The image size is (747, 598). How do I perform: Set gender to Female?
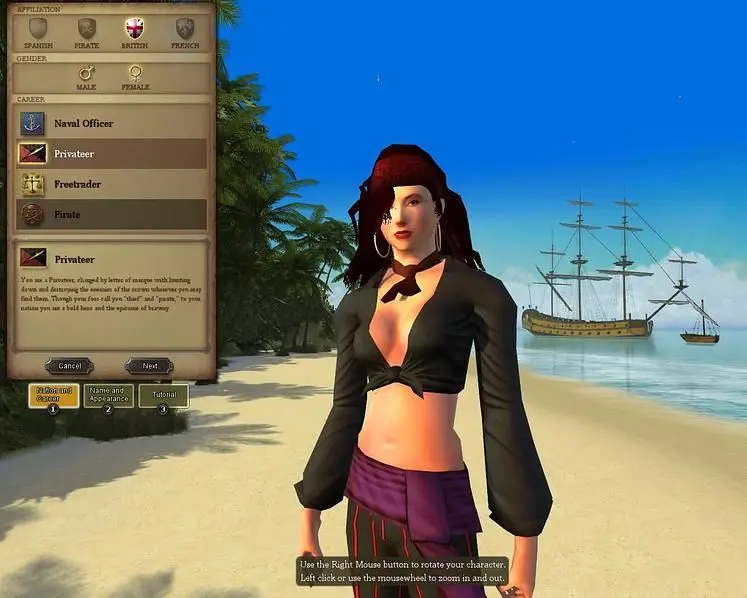[x=135, y=73]
